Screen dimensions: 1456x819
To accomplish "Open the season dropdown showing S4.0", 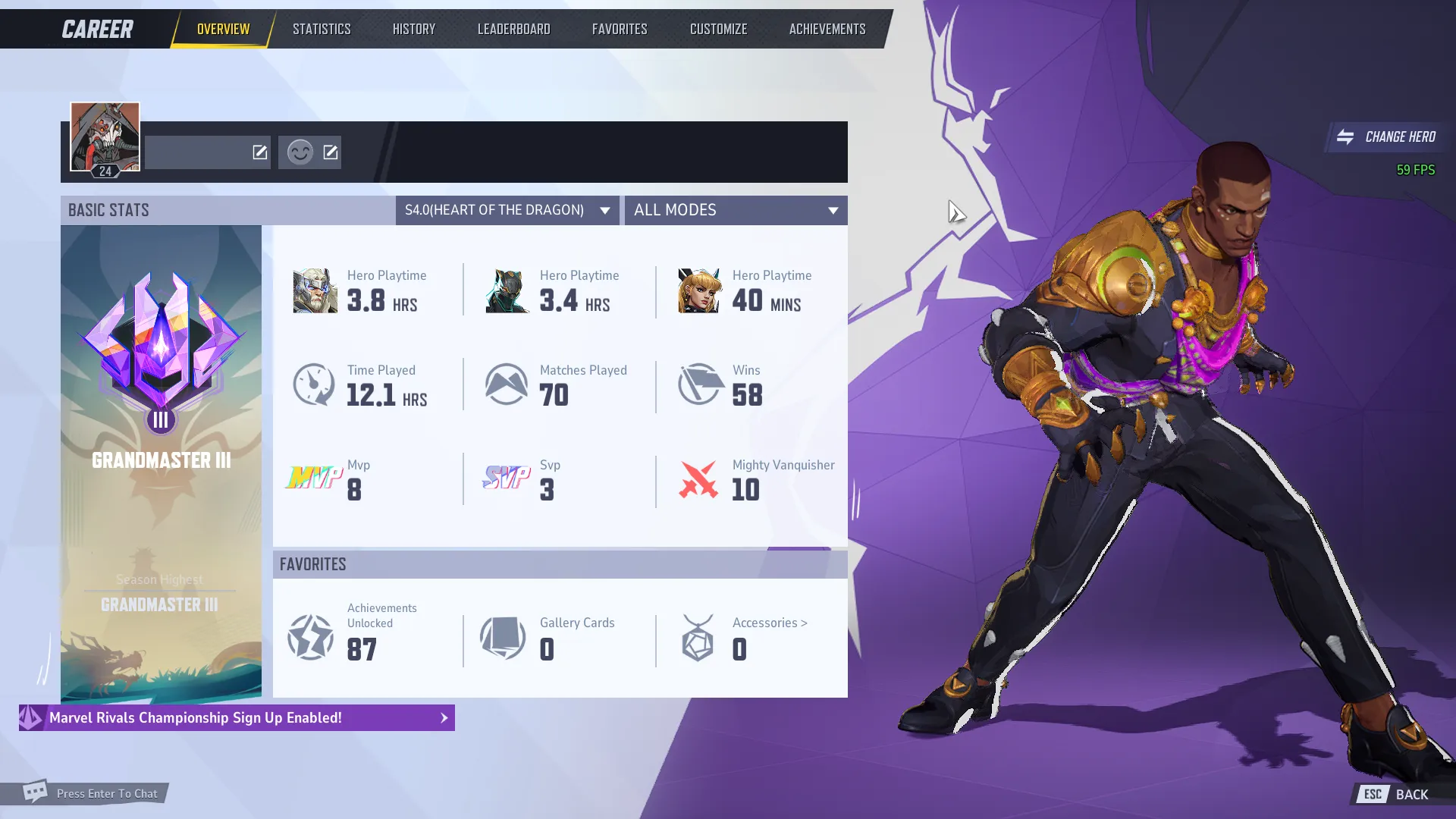I will 507,210.
